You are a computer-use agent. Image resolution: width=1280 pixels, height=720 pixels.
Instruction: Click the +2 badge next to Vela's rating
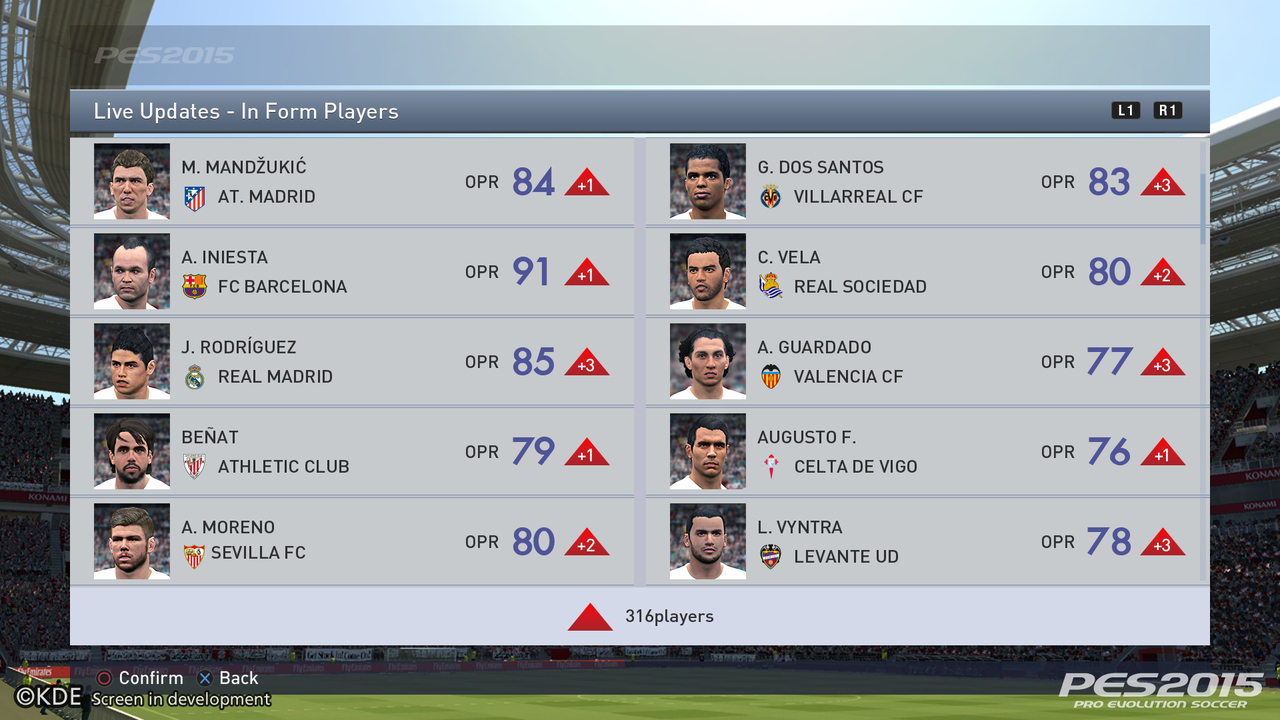tap(1162, 272)
